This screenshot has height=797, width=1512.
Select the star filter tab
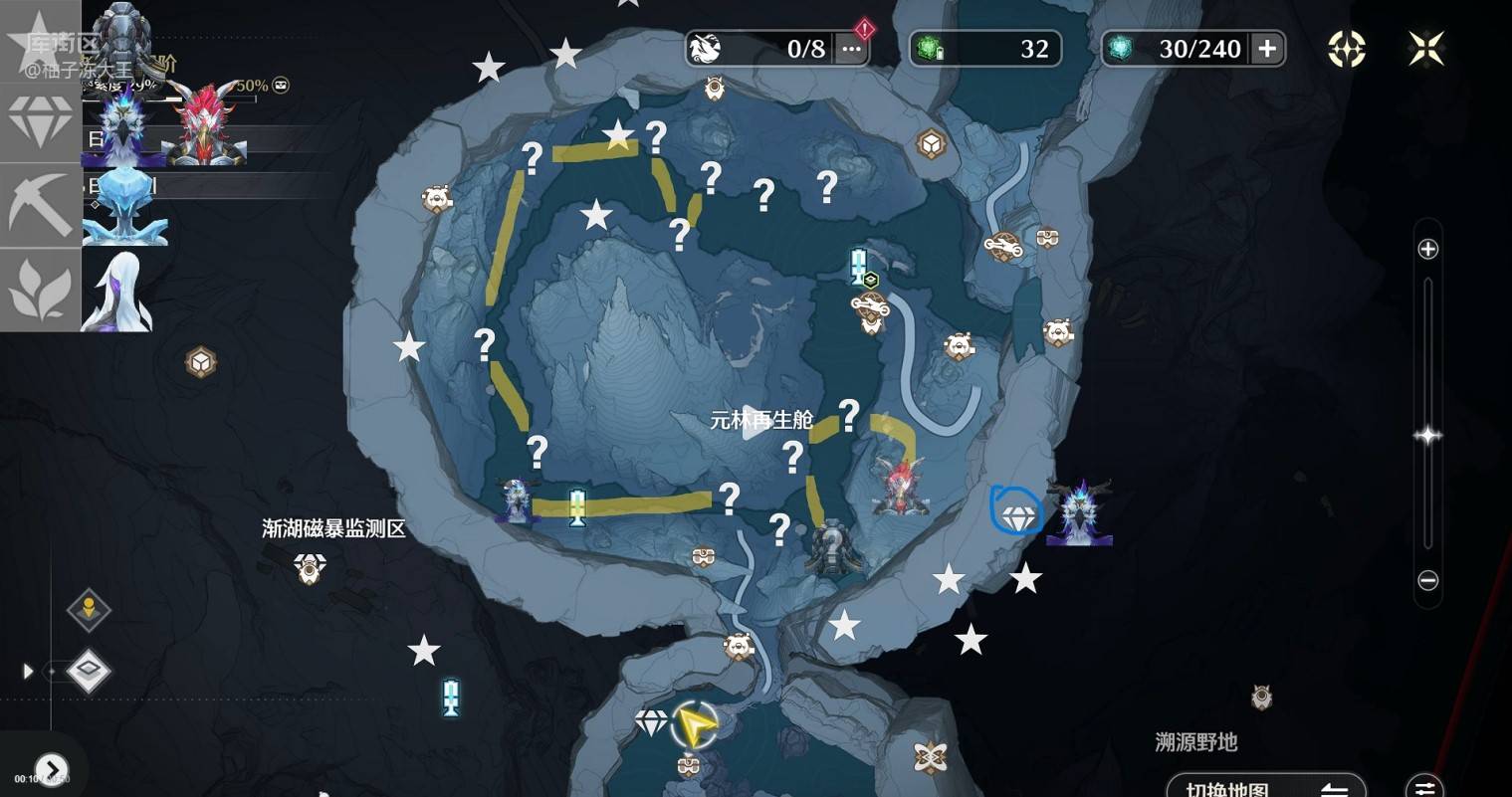(40, 40)
